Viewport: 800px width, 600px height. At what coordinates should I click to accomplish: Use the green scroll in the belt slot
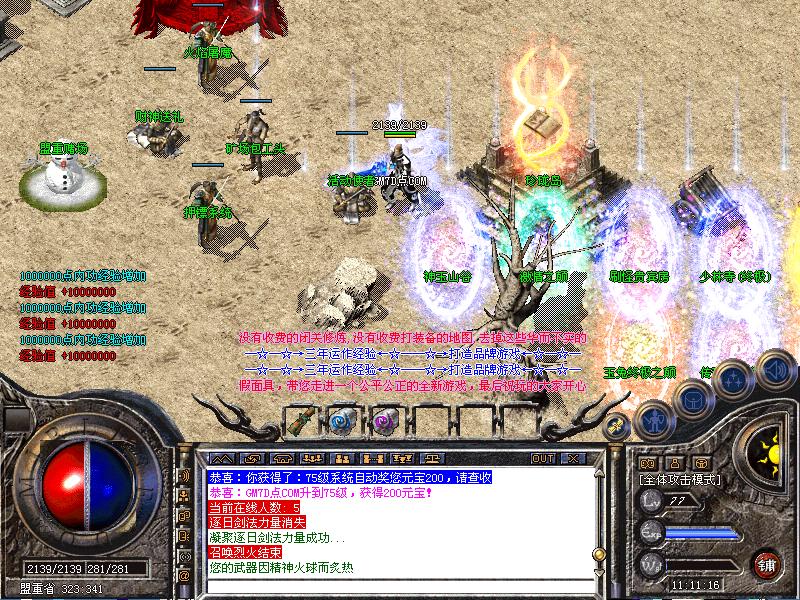[300, 422]
